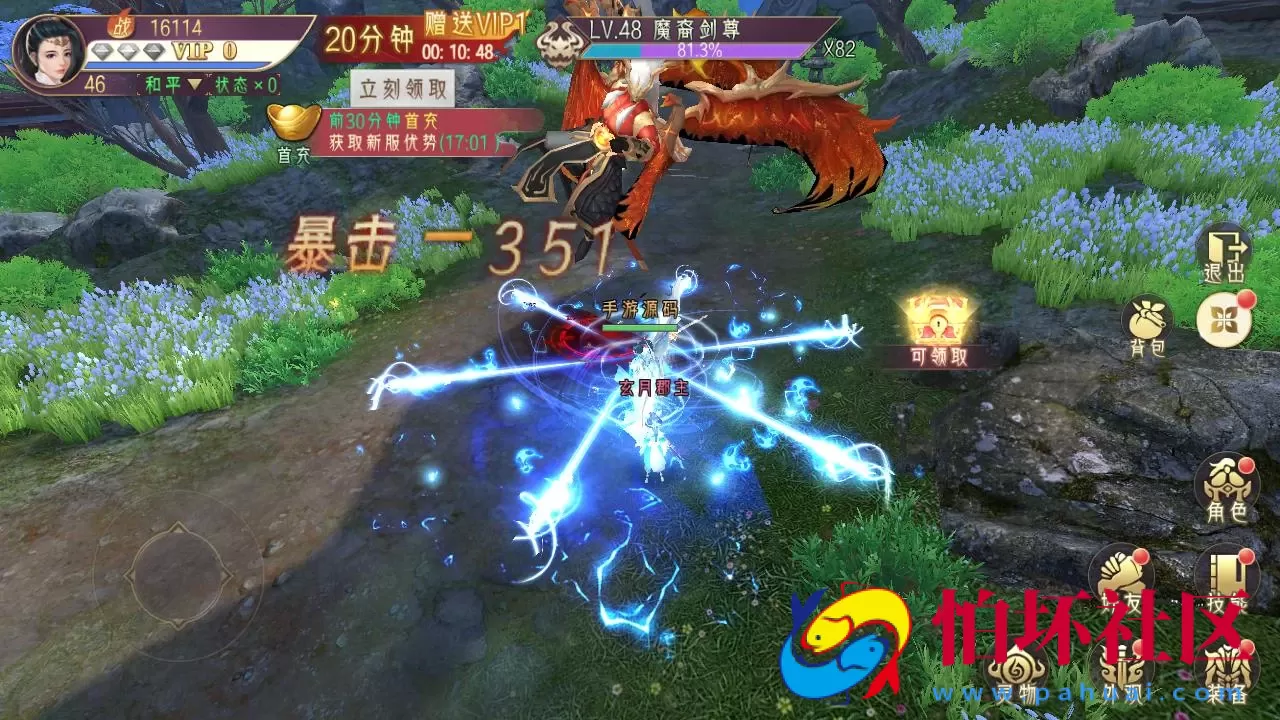The height and width of the screenshot is (720, 1280).
Task: Open the 装备 equipment icon
Action: click(1227, 668)
